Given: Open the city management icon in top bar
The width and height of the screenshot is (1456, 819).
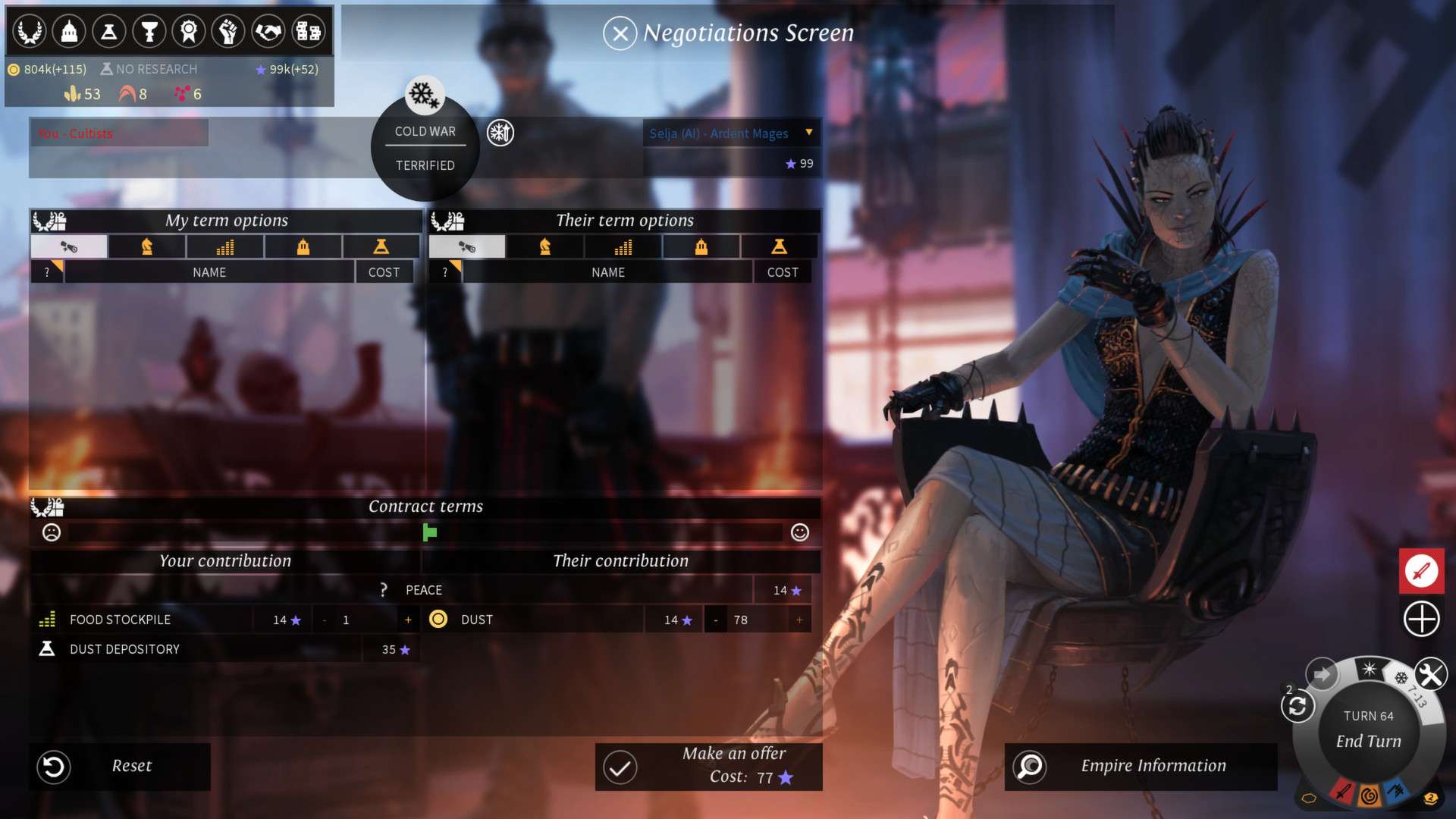Looking at the screenshot, I should click(x=69, y=32).
